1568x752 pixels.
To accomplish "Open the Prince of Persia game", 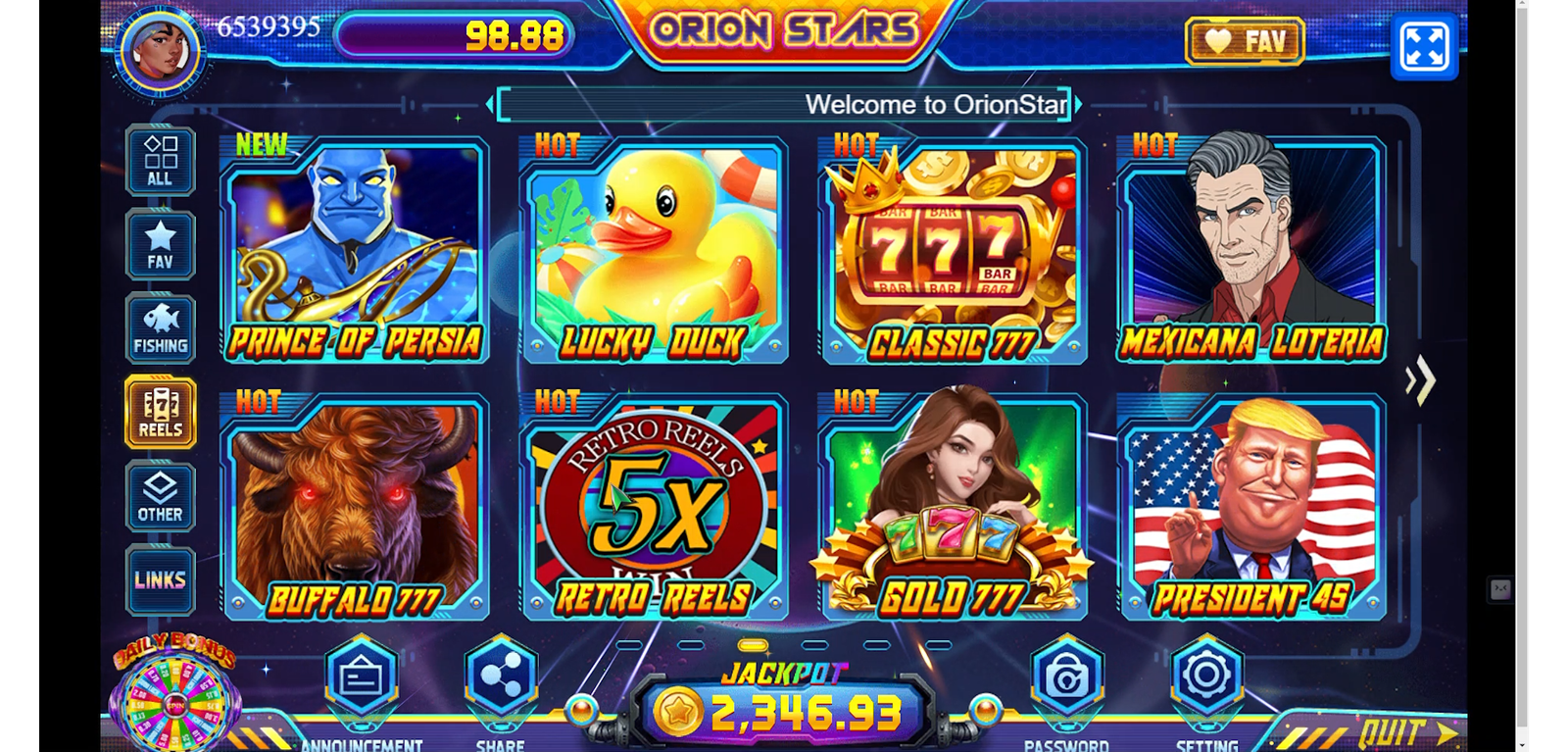I will pyautogui.click(x=355, y=250).
